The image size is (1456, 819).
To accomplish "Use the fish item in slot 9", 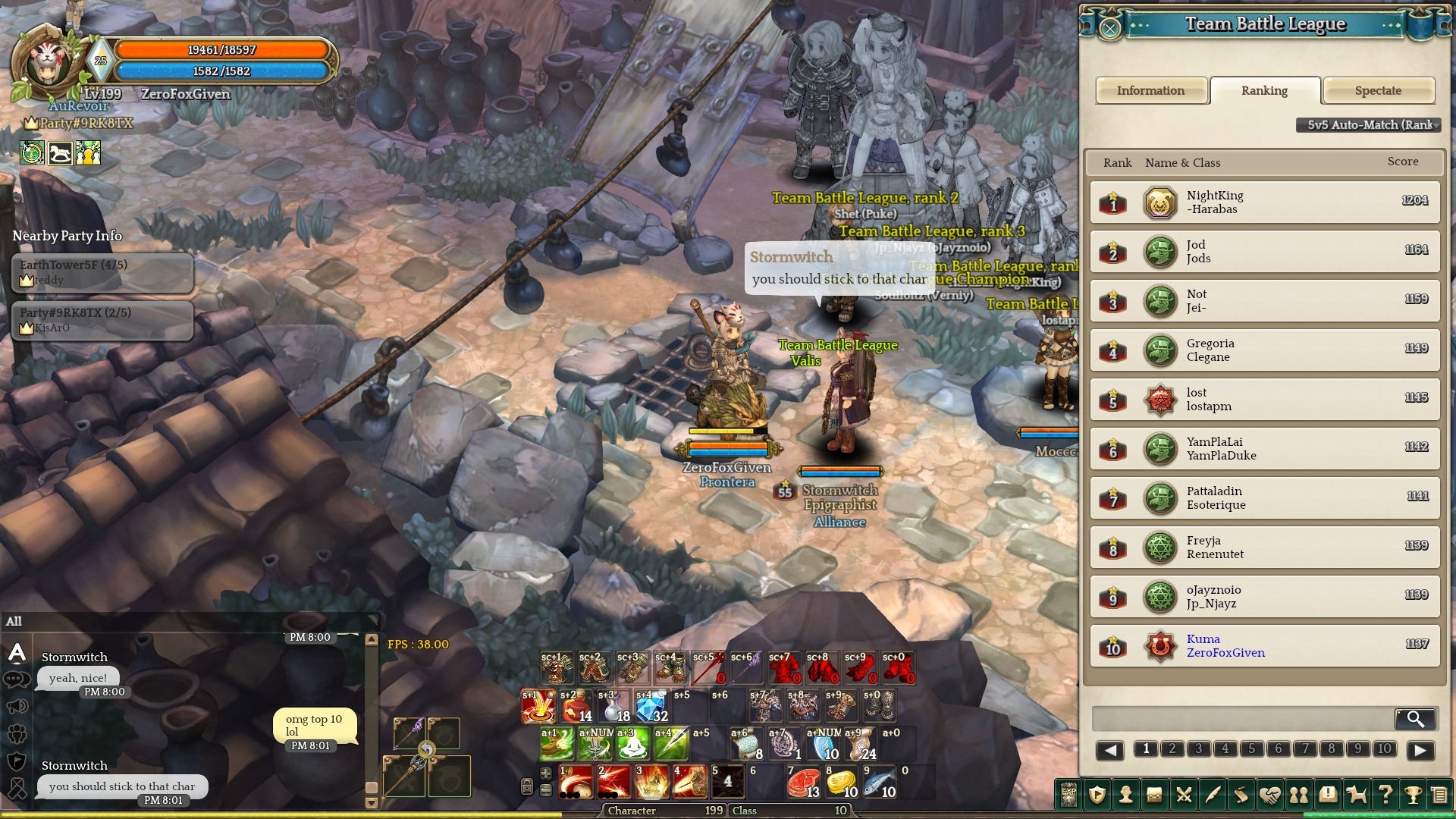I will click(x=879, y=783).
